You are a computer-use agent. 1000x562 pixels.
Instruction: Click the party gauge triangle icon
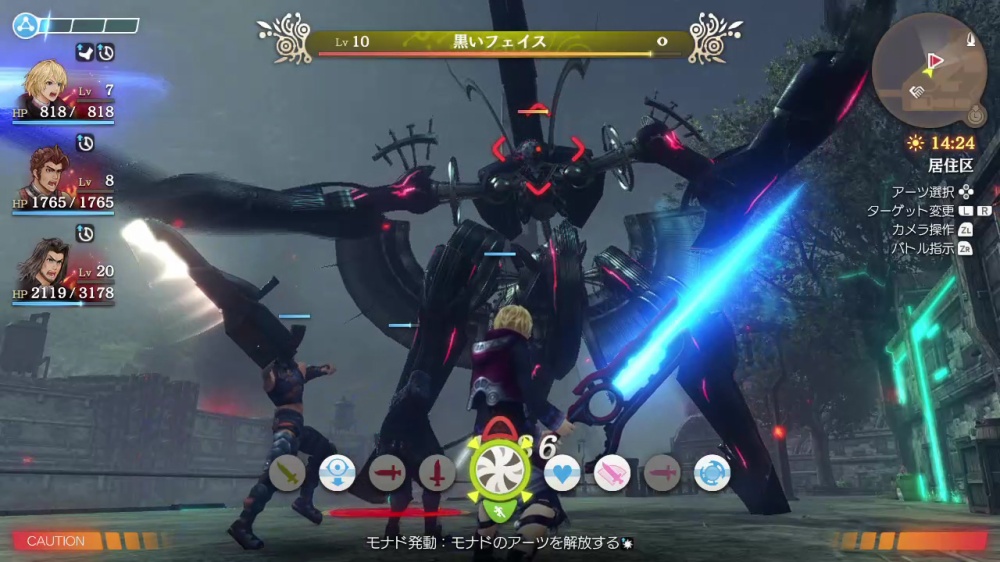(24, 25)
